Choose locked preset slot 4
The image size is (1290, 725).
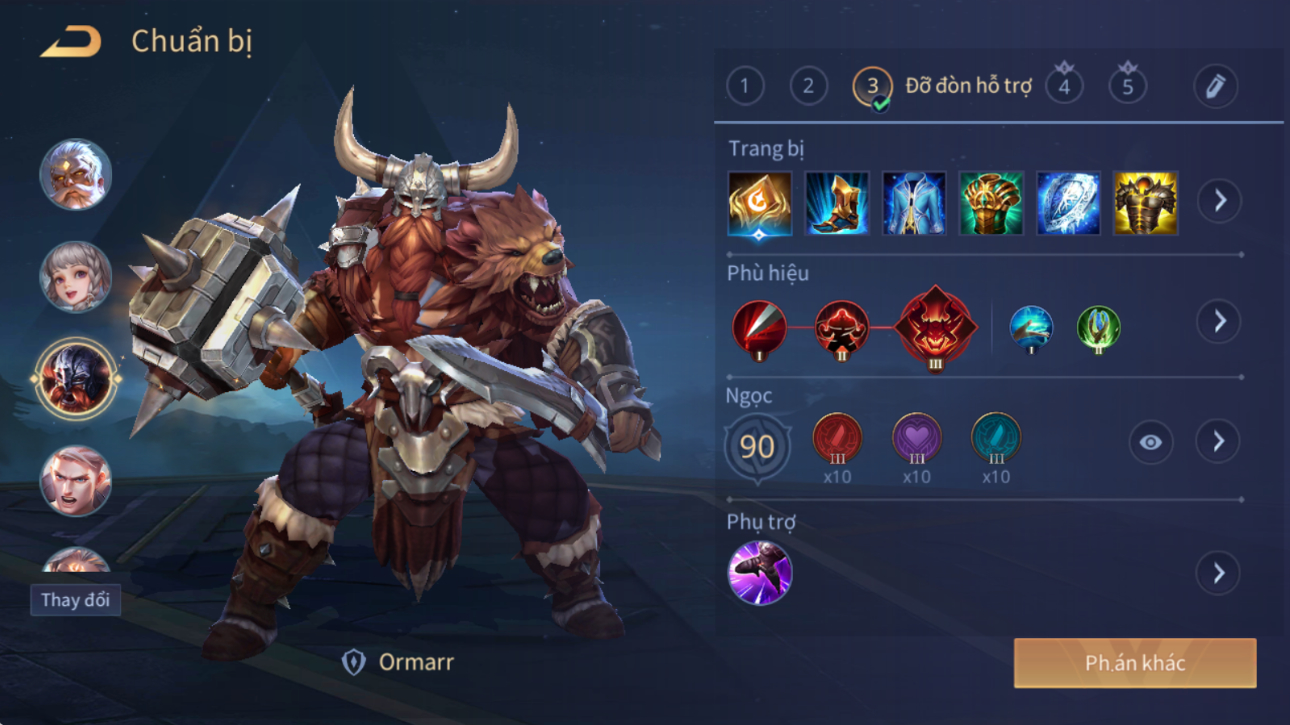(x=1064, y=86)
